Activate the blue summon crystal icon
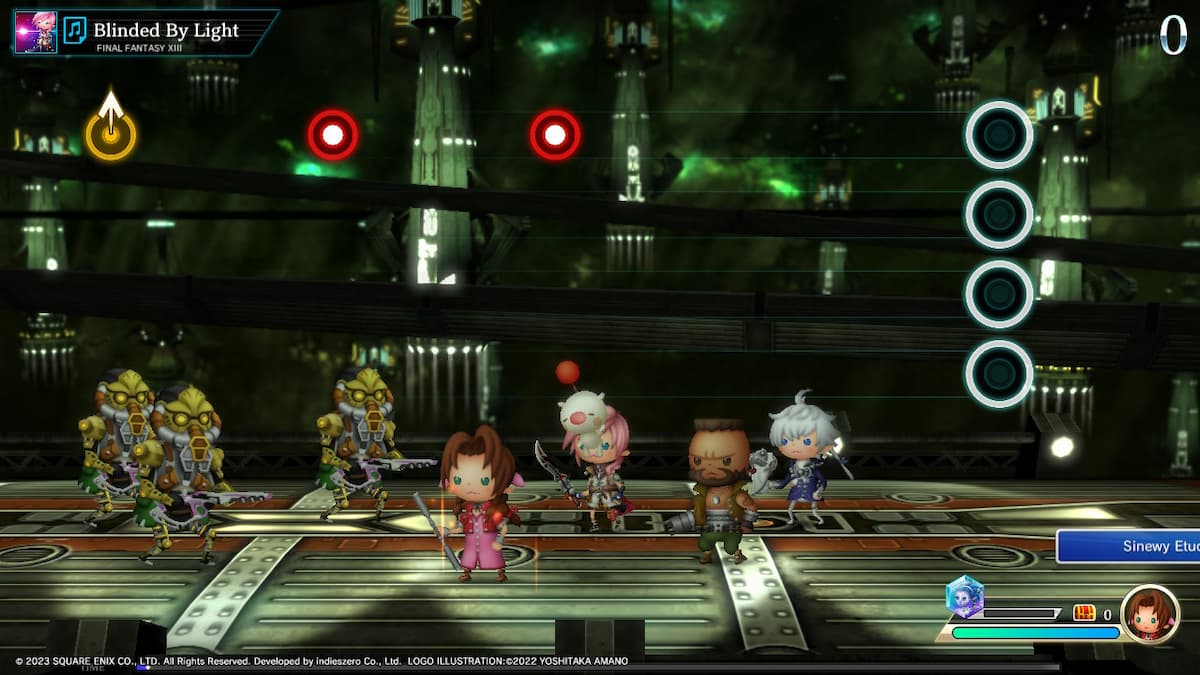This screenshot has width=1200, height=675. coord(965,597)
